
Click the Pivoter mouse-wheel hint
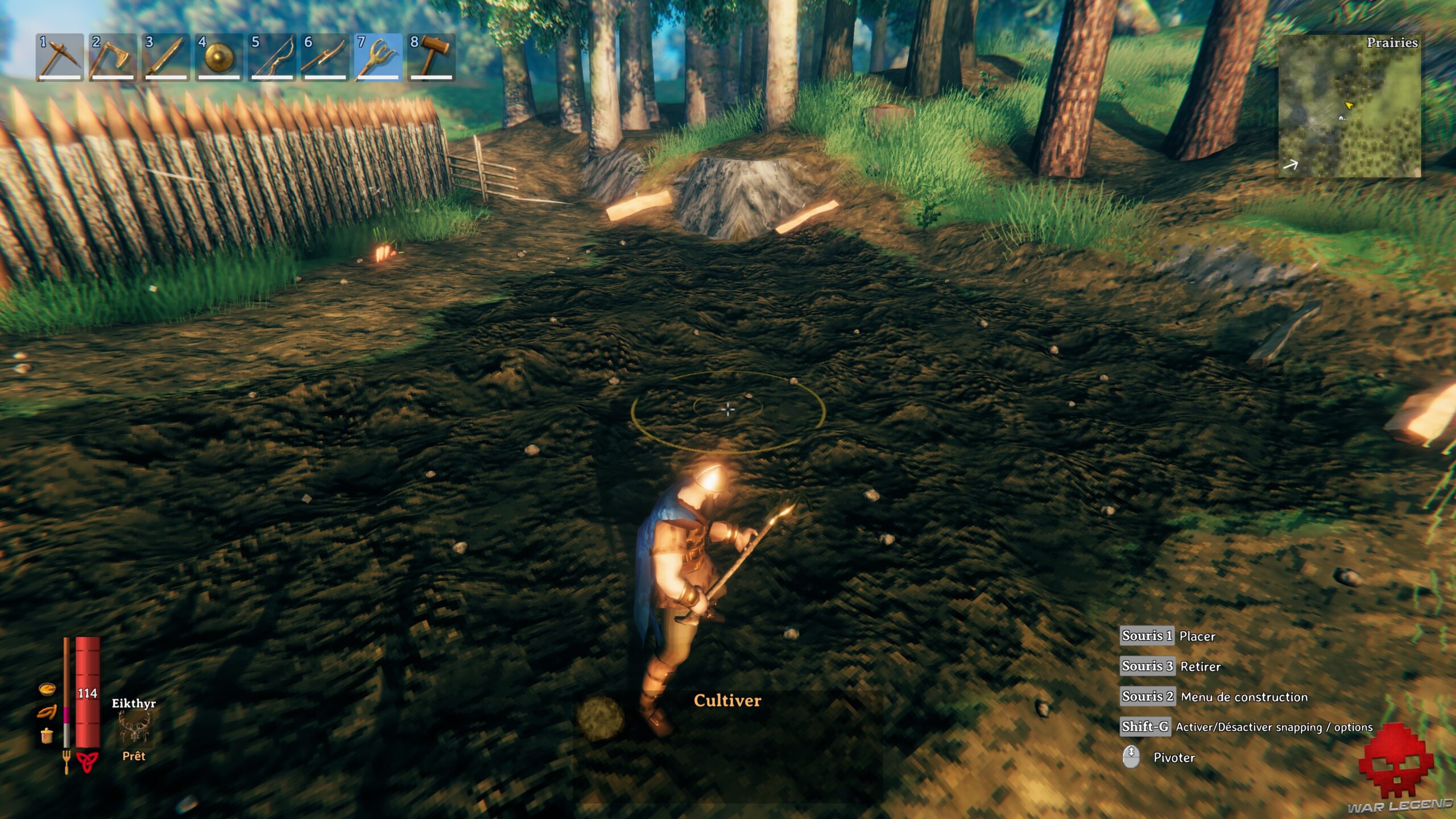(1155, 757)
